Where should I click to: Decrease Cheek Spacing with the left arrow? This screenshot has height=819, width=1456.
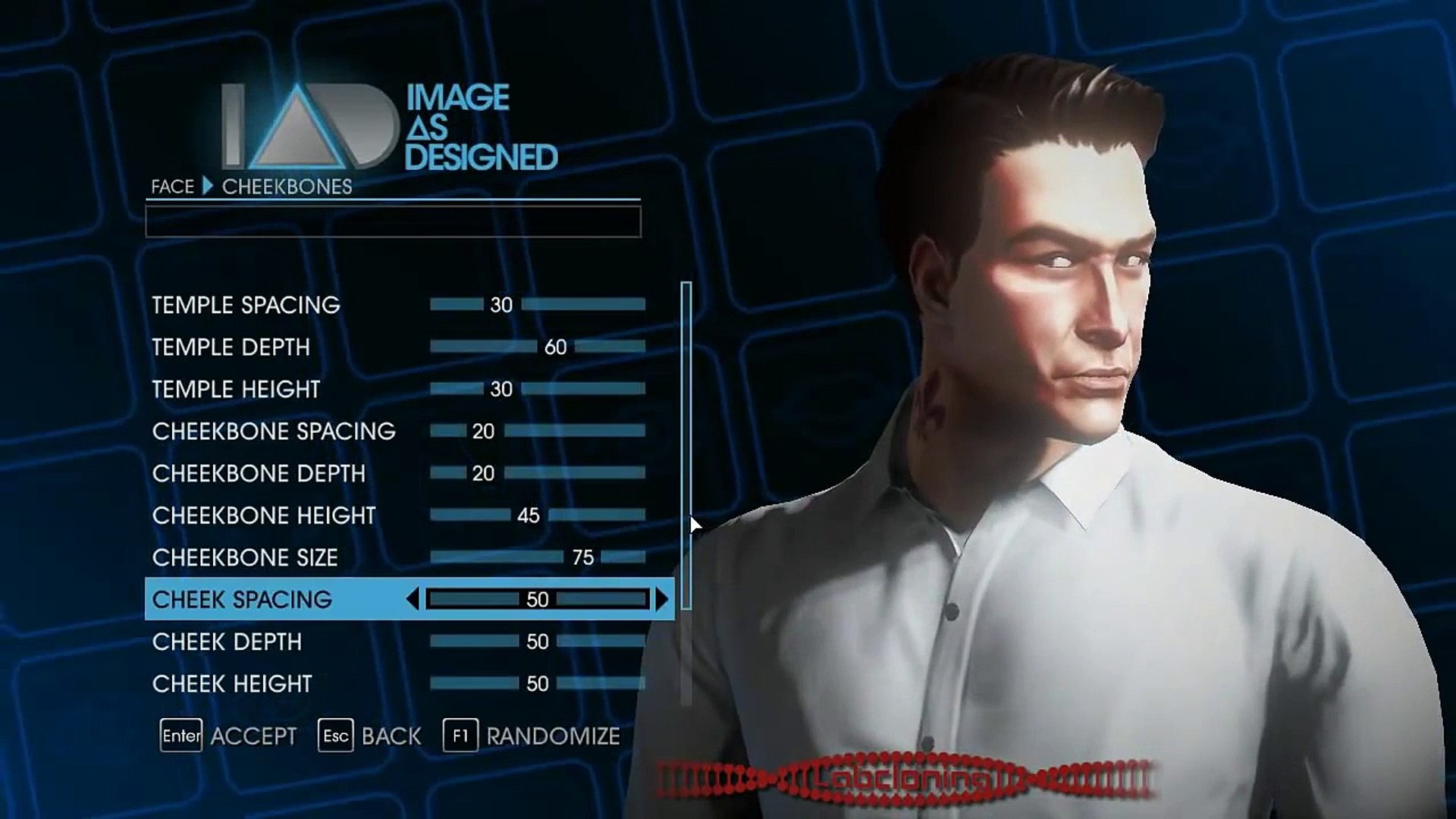[413, 599]
